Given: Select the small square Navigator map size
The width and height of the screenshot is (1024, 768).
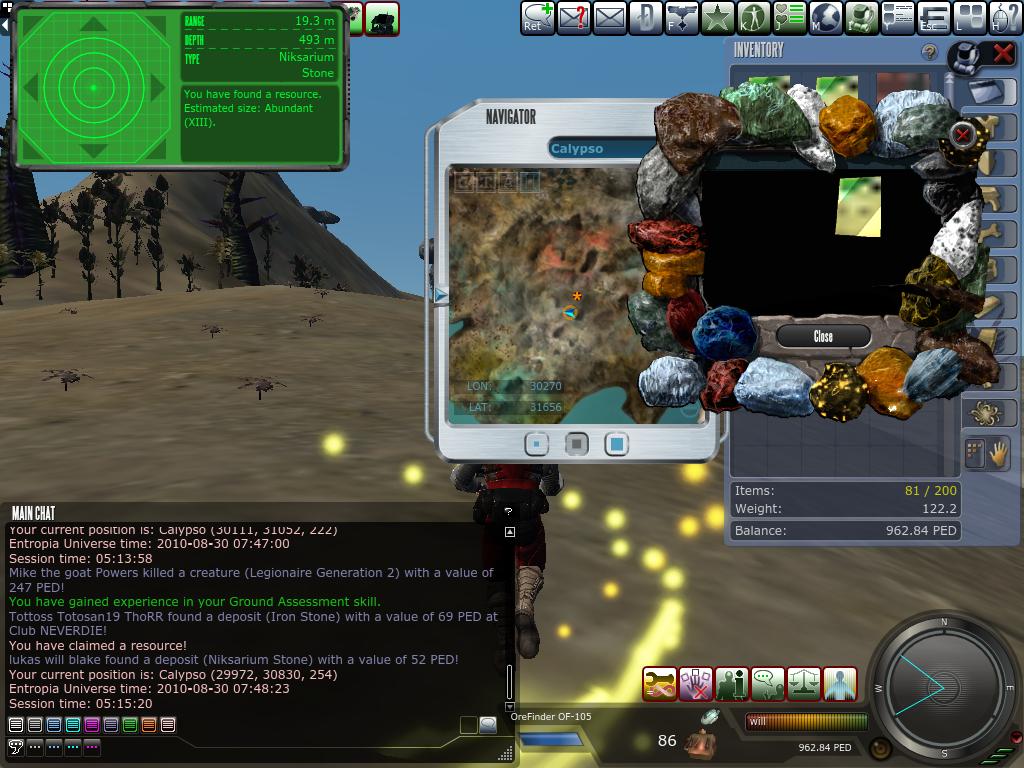Looking at the screenshot, I should pyautogui.click(x=537, y=443).
